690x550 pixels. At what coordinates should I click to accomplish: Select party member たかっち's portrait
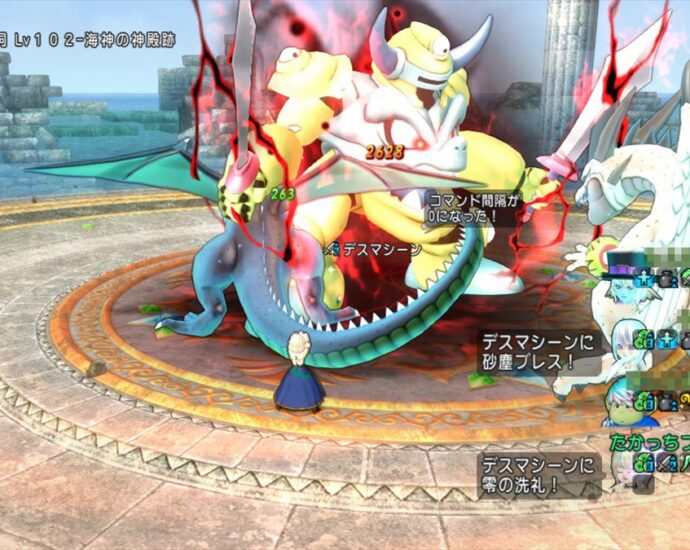[x=625, y=464]
